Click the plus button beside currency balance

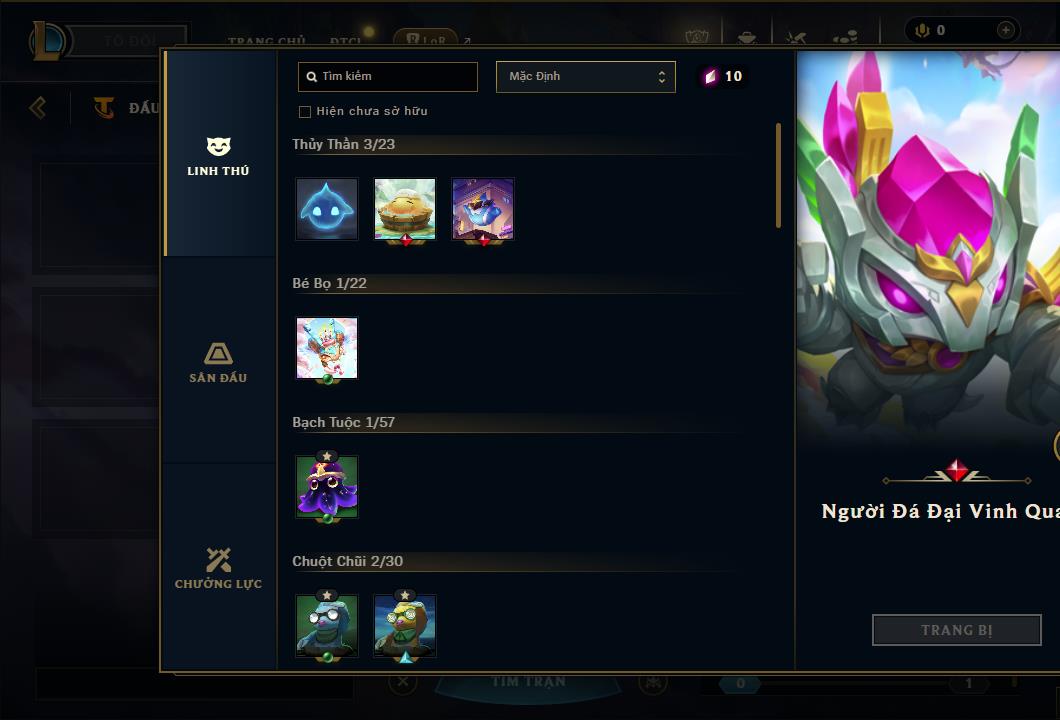tap(1006, 30)
